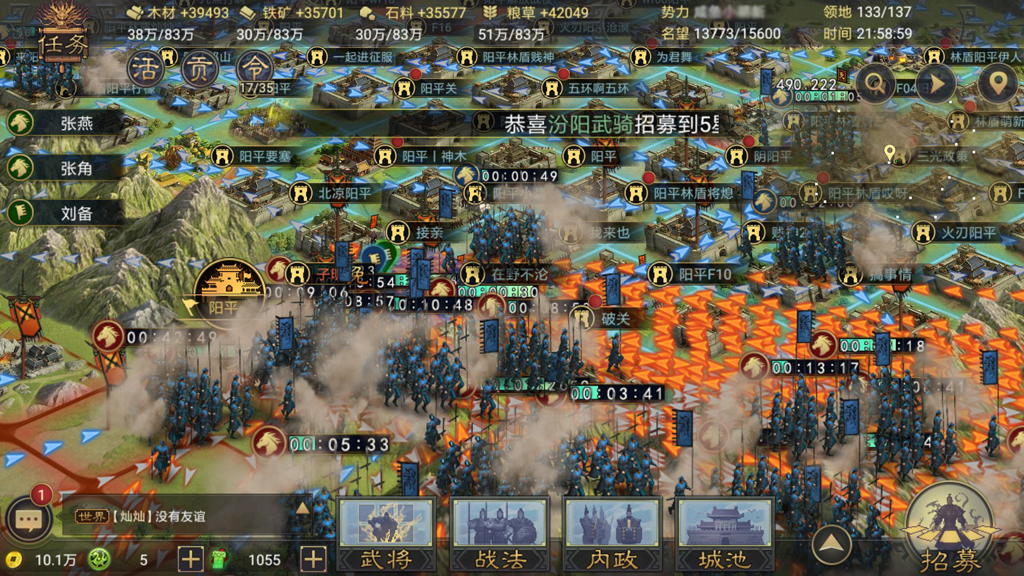Add more jade currency with plus button
This screenshot has height=576, width=1024.
click(190, 559)
